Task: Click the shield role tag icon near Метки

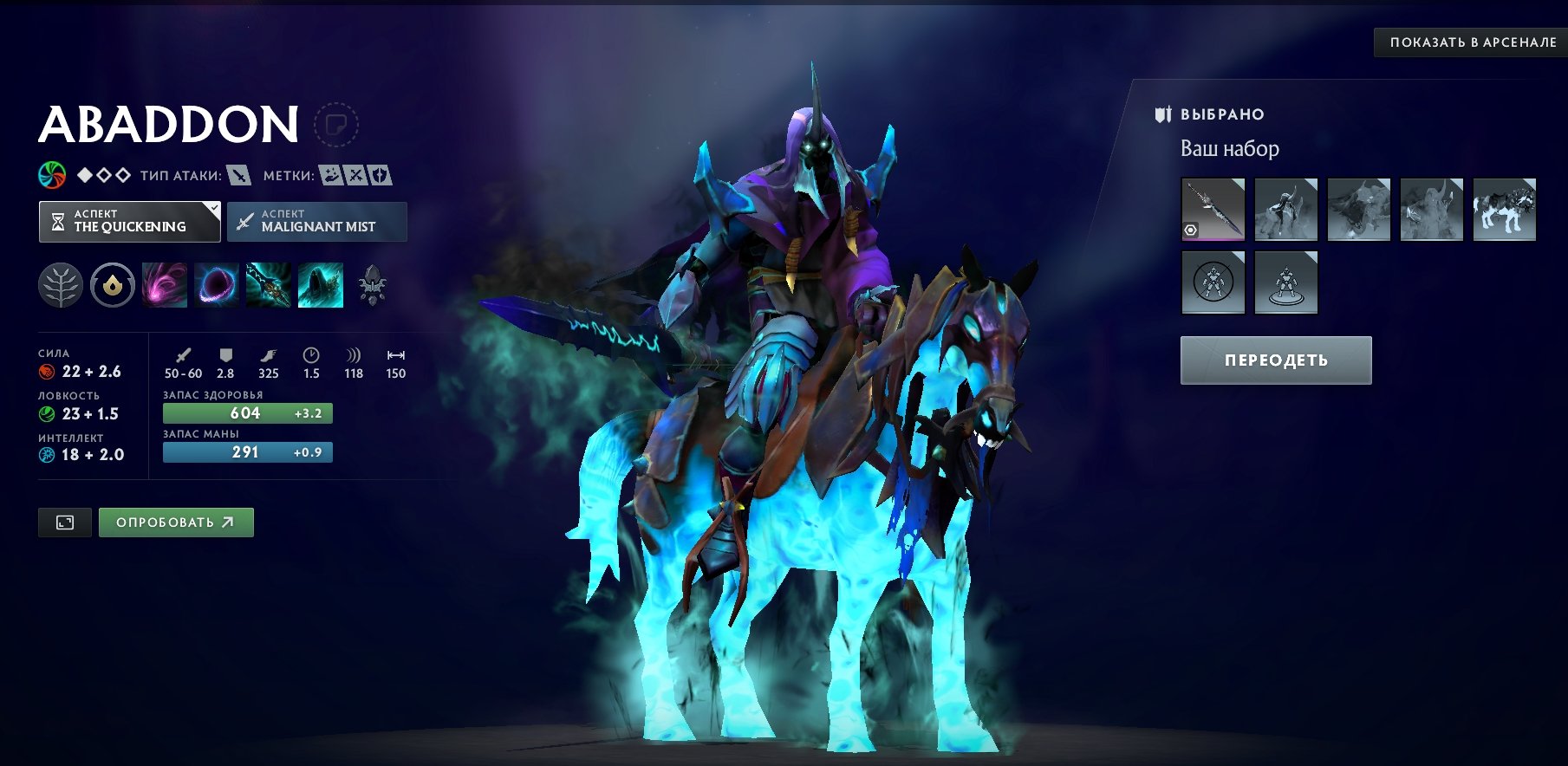Action: (x=380, y=173)
